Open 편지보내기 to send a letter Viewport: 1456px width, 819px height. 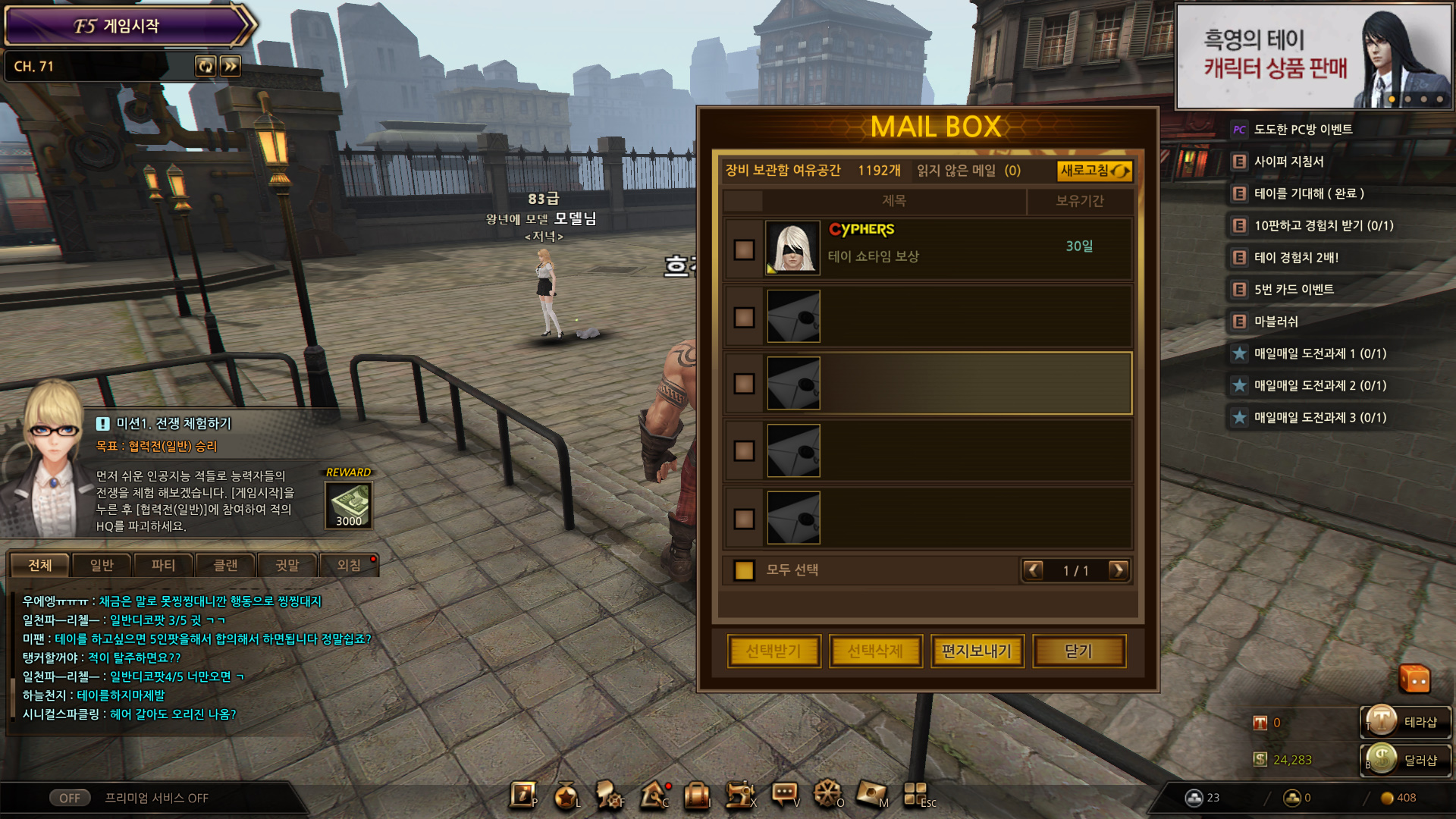click(977, 651)
